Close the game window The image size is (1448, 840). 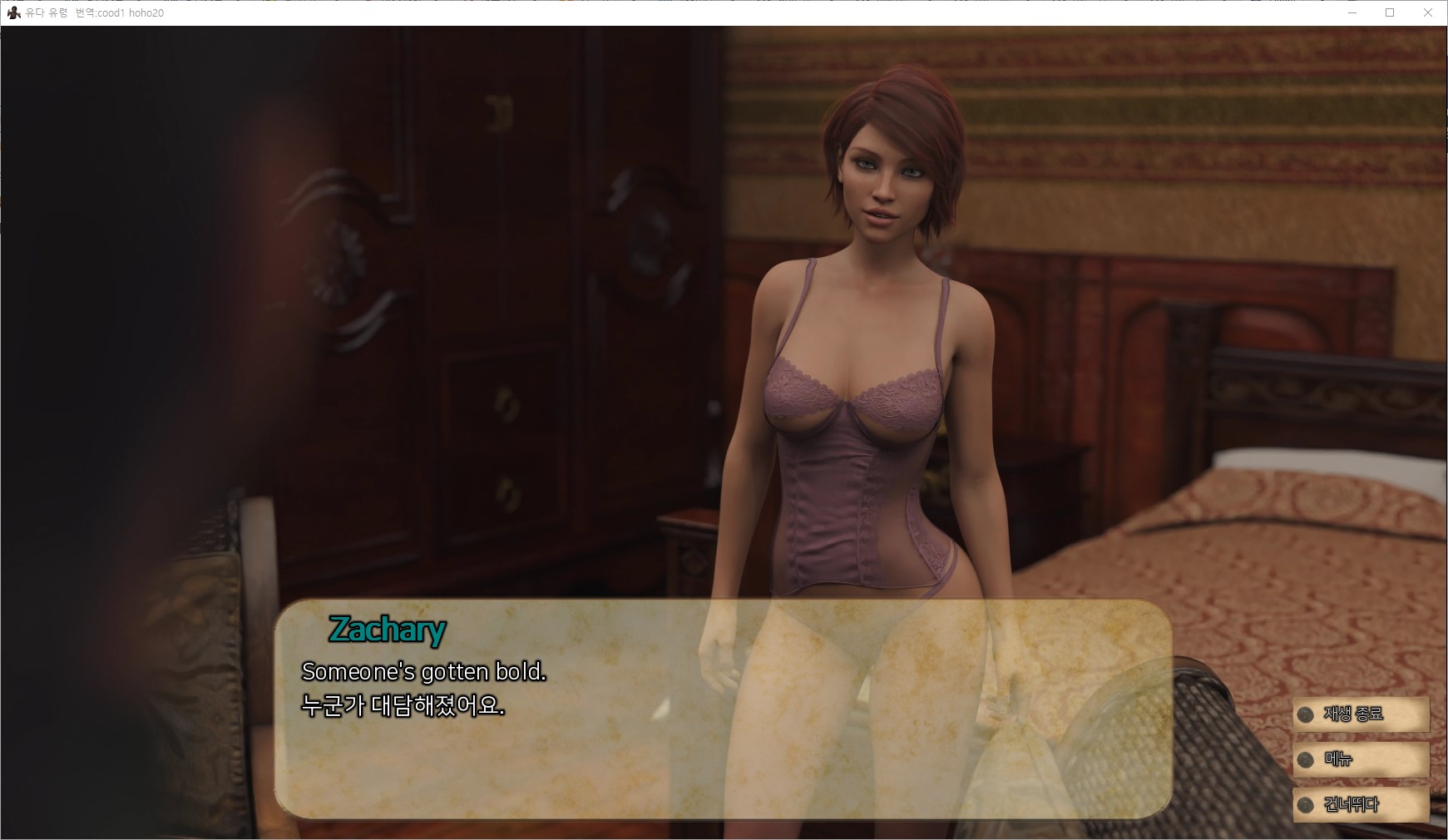1427,13
